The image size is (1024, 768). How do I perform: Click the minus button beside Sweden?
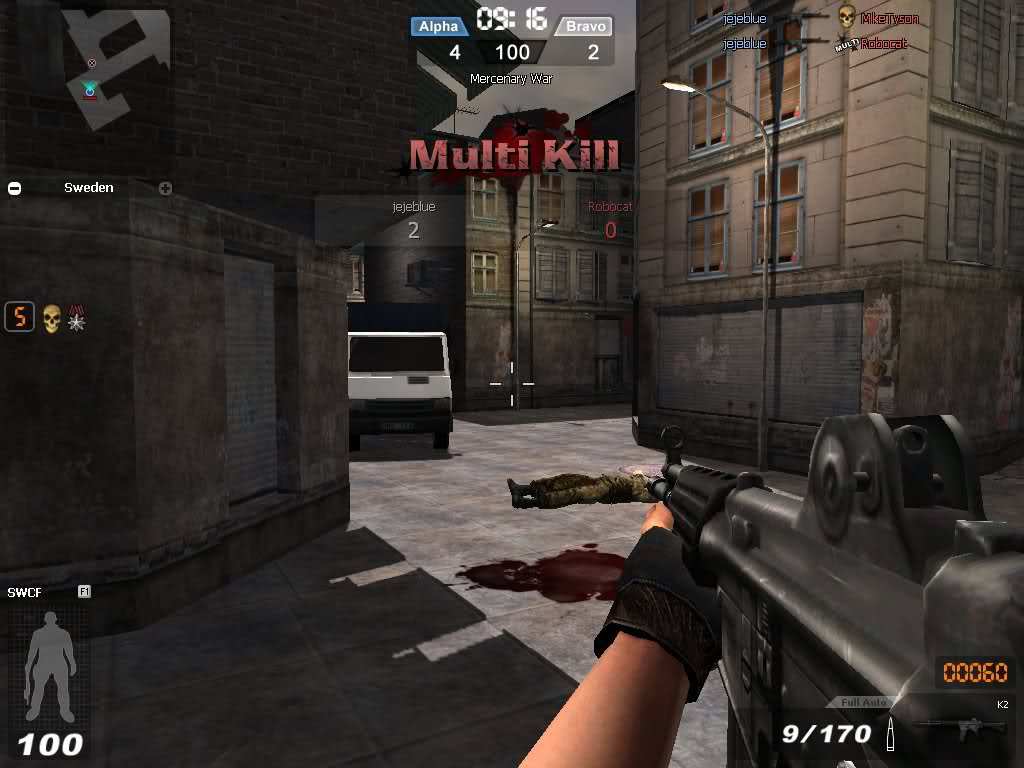[15, 188]
